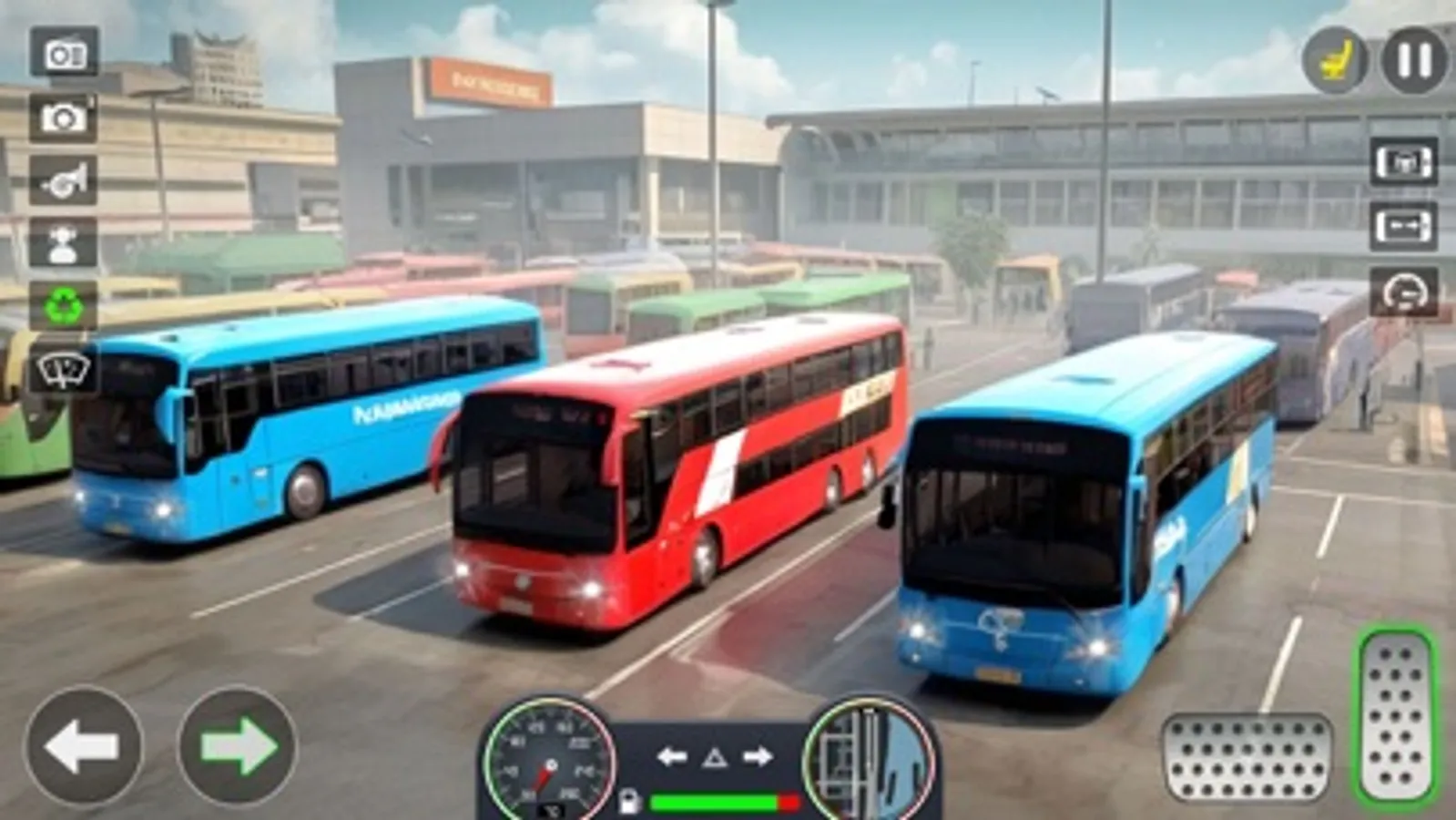Open the passenger seat menu
This screenshot has height=820, width=1456.
tap(1336, 61)
